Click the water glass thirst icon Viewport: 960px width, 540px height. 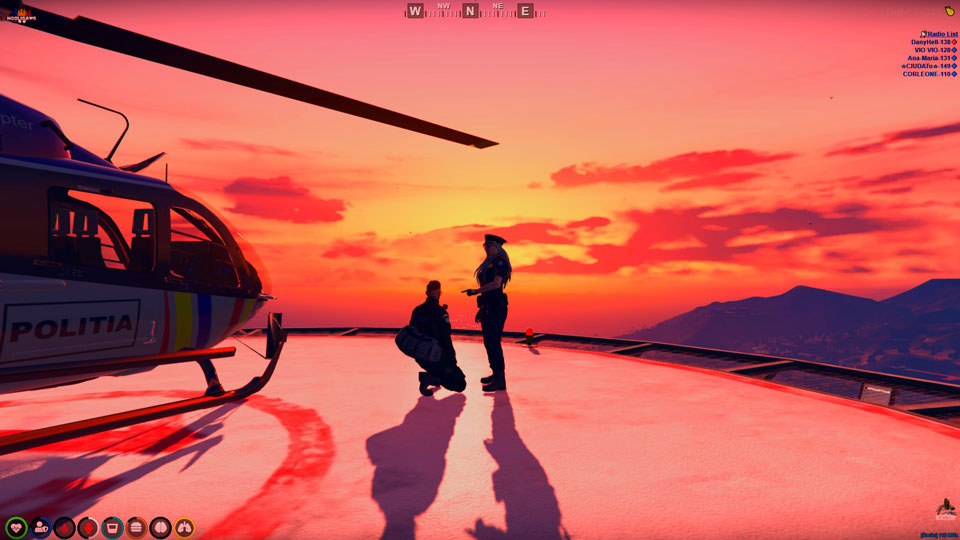point(112,527)
